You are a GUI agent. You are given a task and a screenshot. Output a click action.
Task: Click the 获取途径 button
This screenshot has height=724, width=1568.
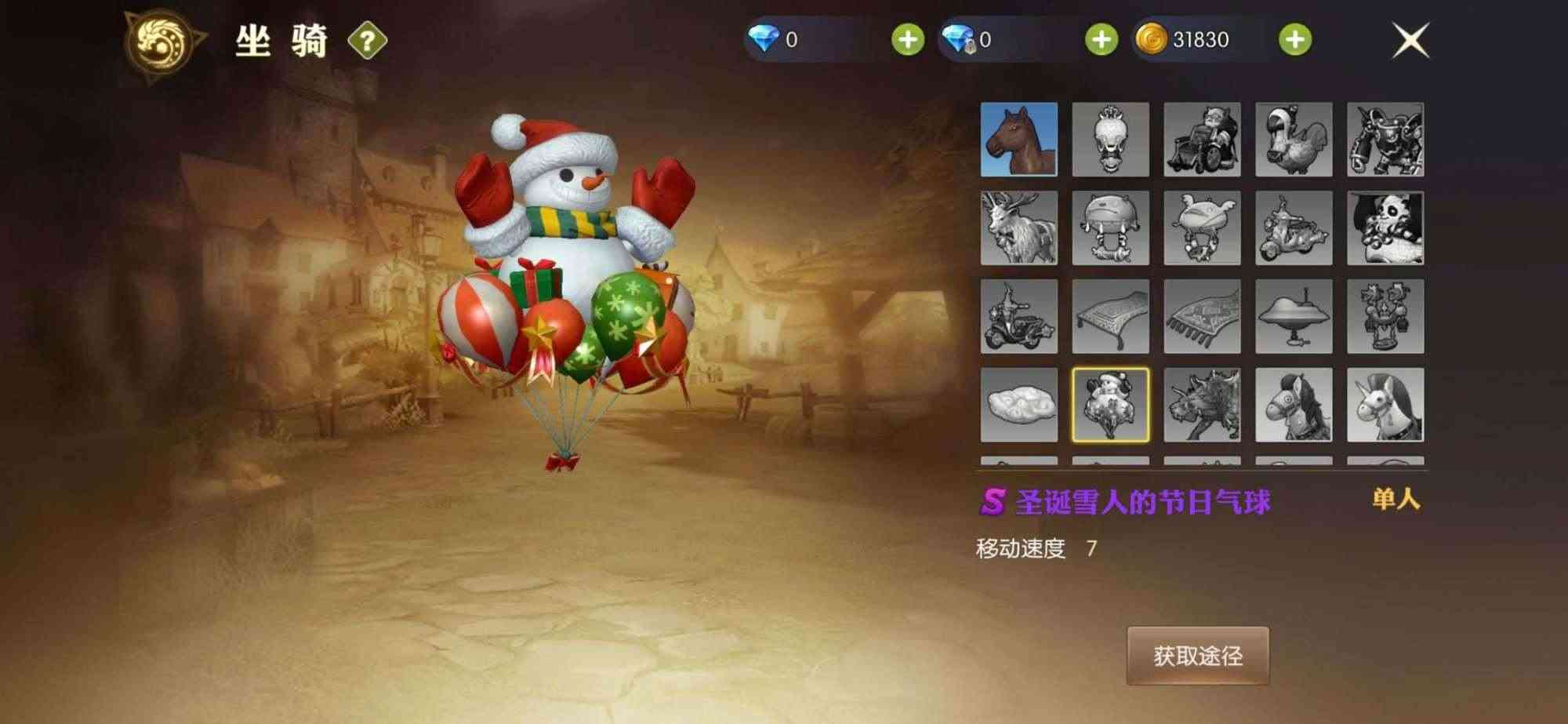point(1198,656)
